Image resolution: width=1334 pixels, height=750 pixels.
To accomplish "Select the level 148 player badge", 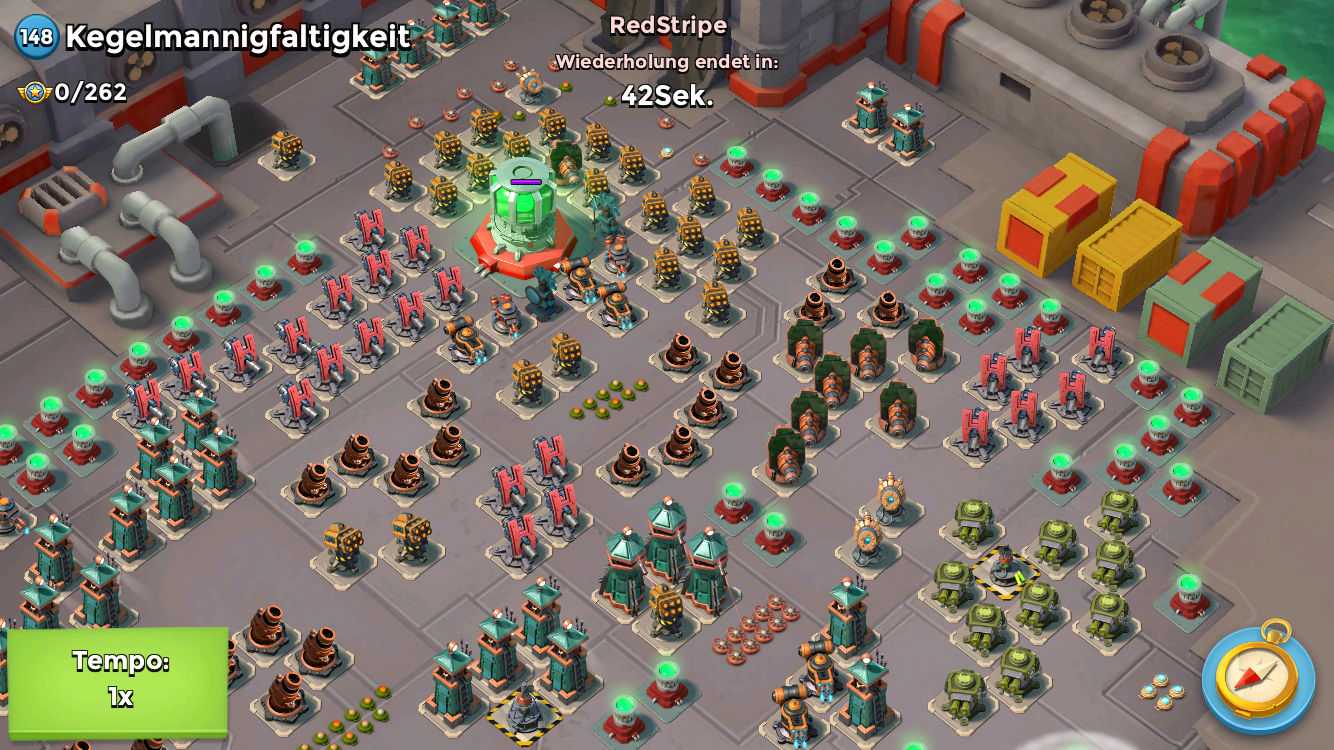I will click(36, 38).
